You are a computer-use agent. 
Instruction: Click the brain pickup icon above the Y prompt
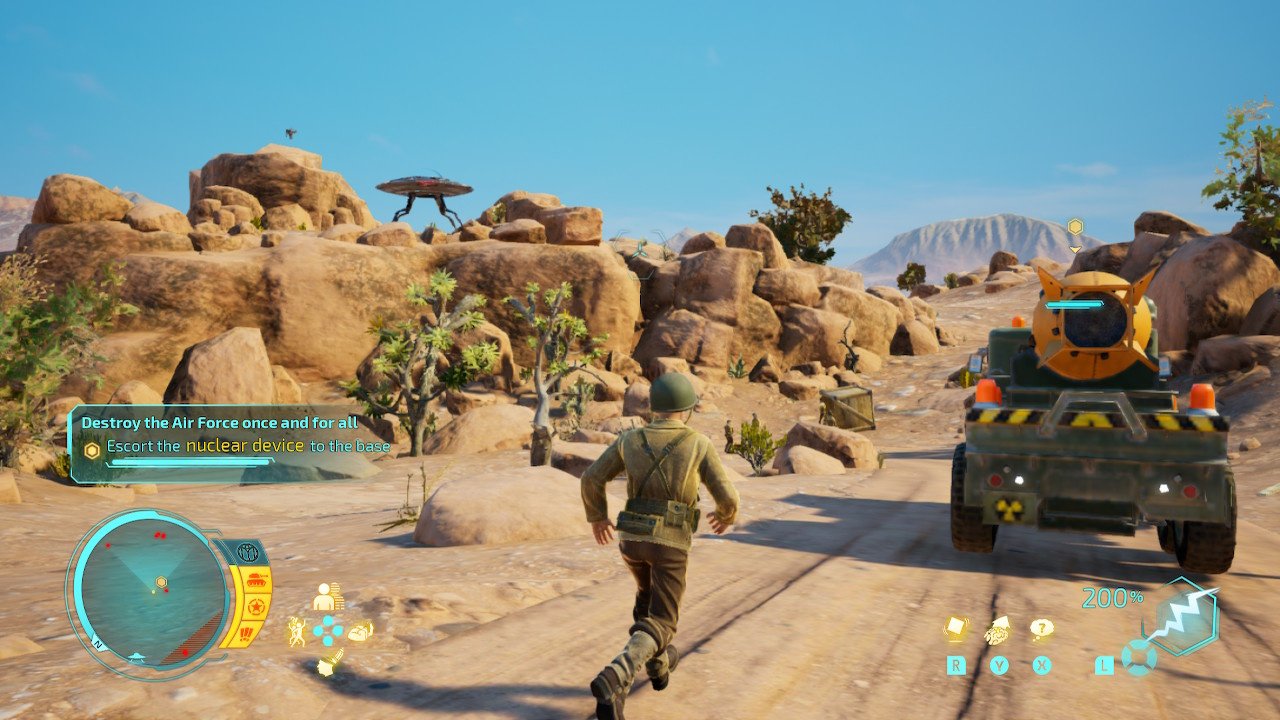(x=999, y=631)
